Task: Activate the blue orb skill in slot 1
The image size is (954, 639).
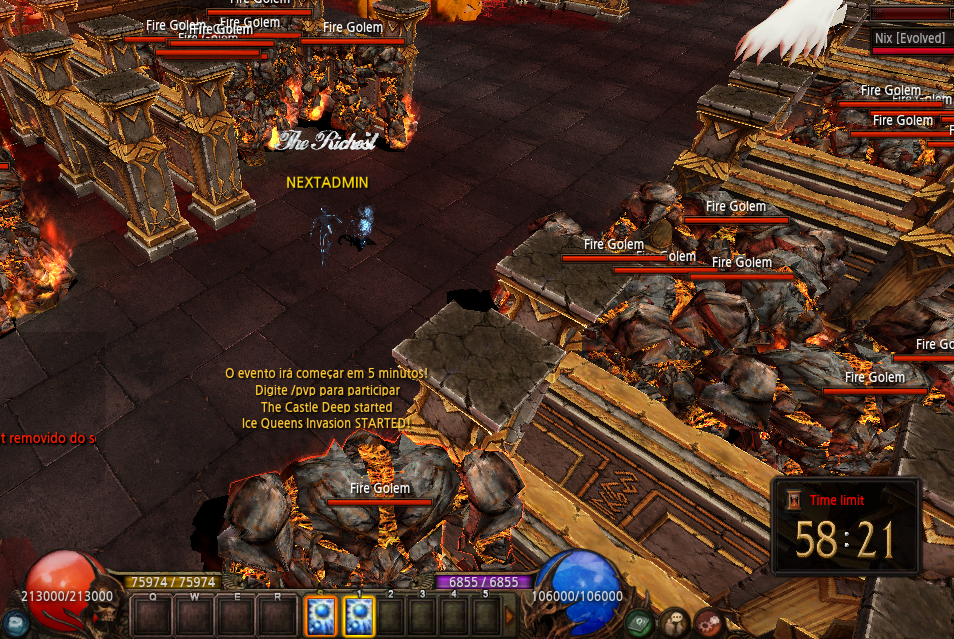Action: (x=359, y=616)
